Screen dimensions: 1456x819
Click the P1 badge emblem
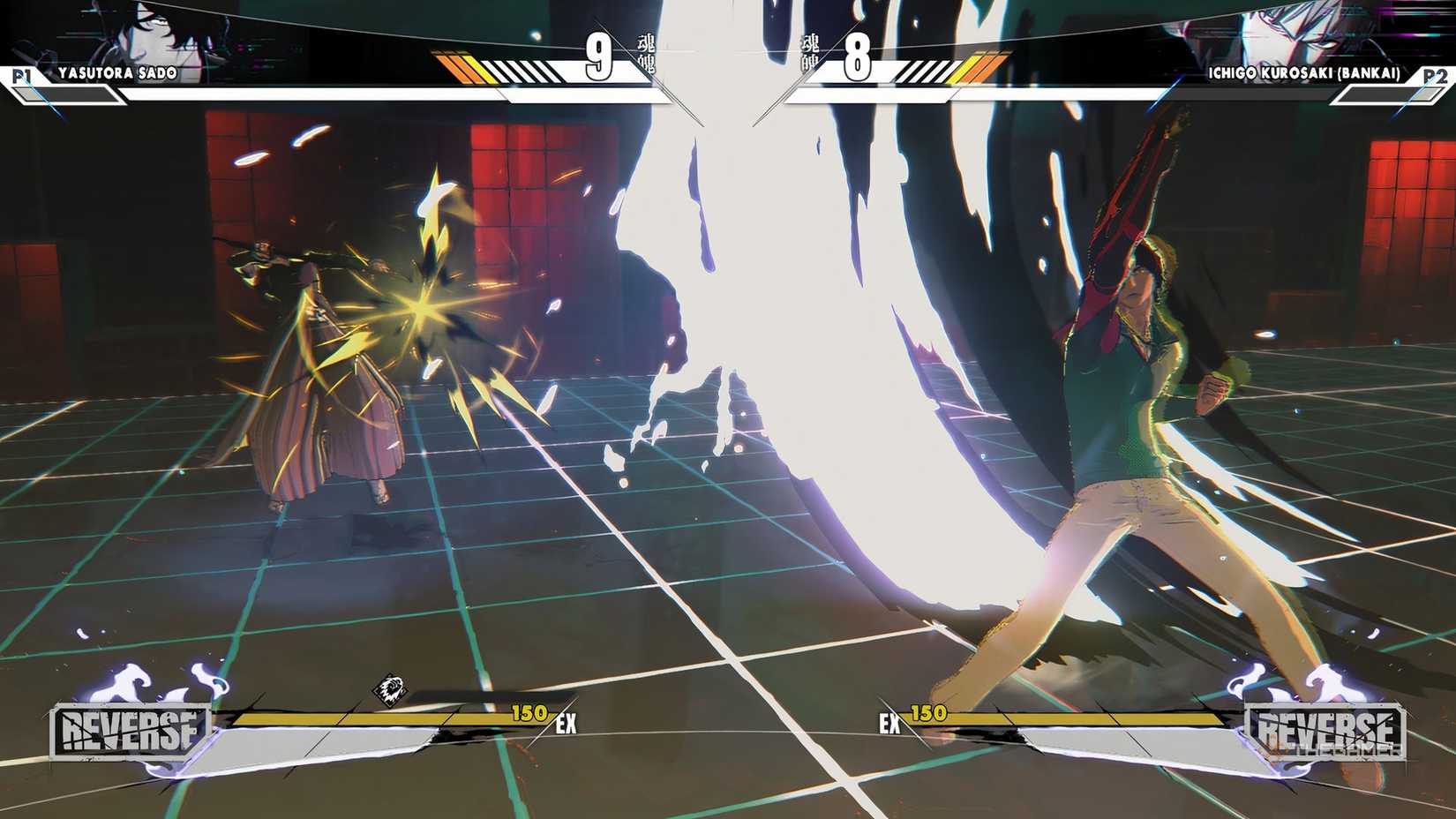(x=20, y=76)
